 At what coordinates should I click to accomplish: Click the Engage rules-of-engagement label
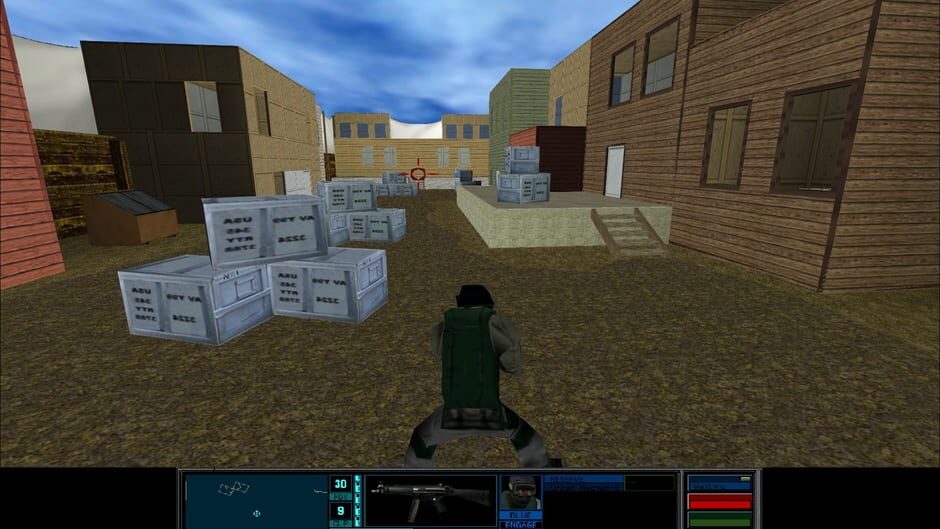(520, 524)
